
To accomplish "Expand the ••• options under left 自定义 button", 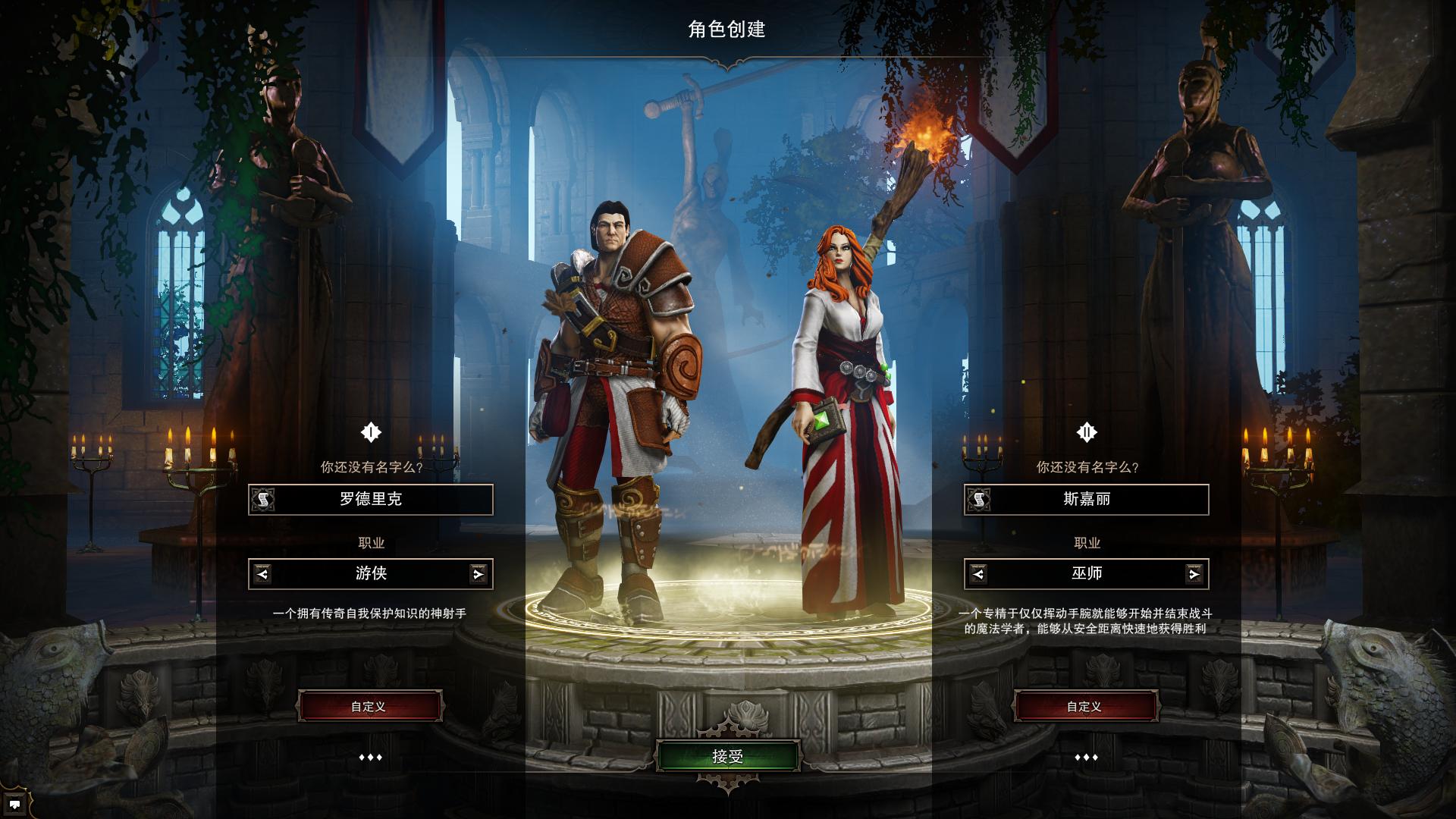I will tap(369, 755).
